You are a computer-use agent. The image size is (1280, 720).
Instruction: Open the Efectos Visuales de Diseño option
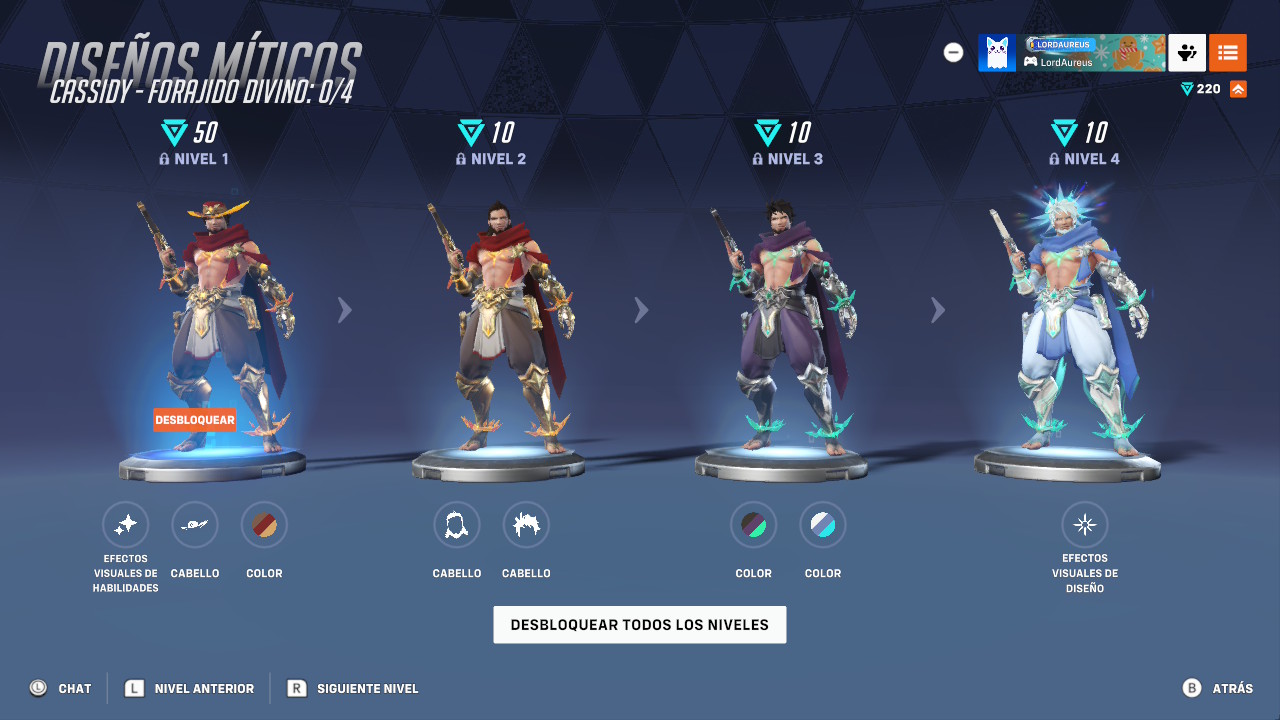point(1085,524)
